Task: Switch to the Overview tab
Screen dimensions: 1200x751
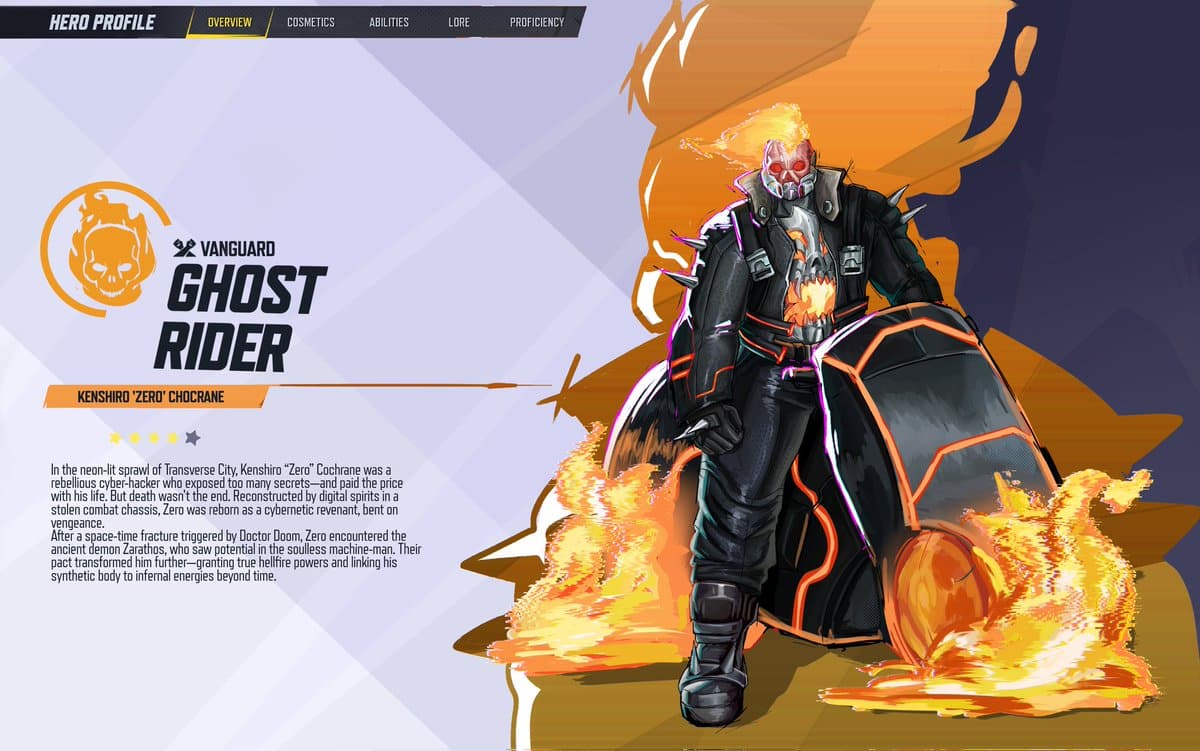Action: pos(229,22)
